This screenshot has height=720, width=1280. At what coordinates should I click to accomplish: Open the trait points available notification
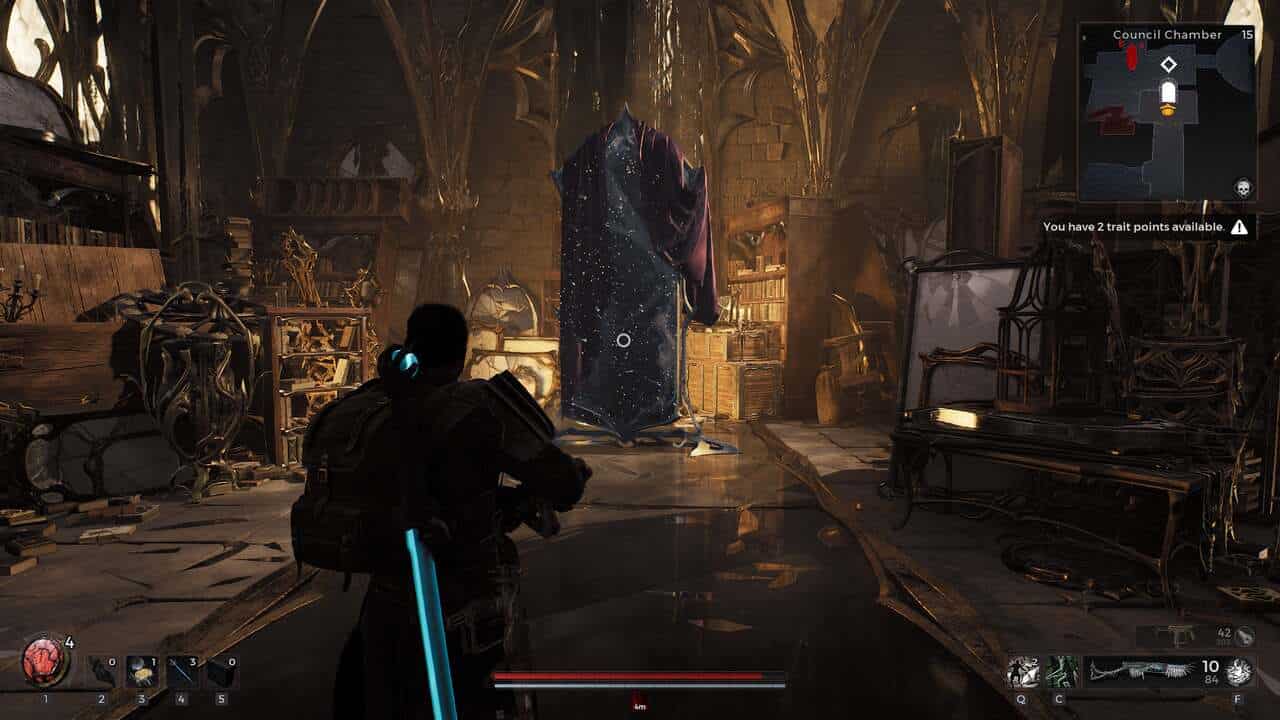pos(1145,227)
